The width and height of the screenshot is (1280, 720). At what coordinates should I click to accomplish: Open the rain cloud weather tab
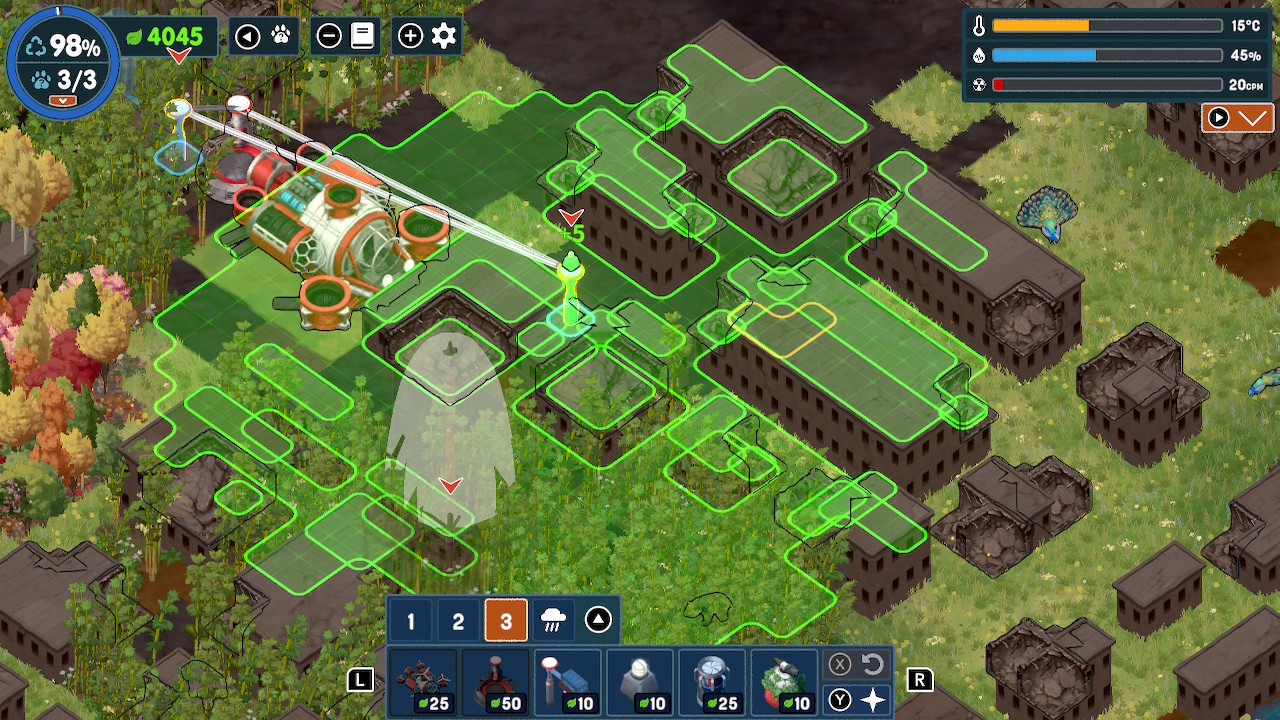pos(551,622)
